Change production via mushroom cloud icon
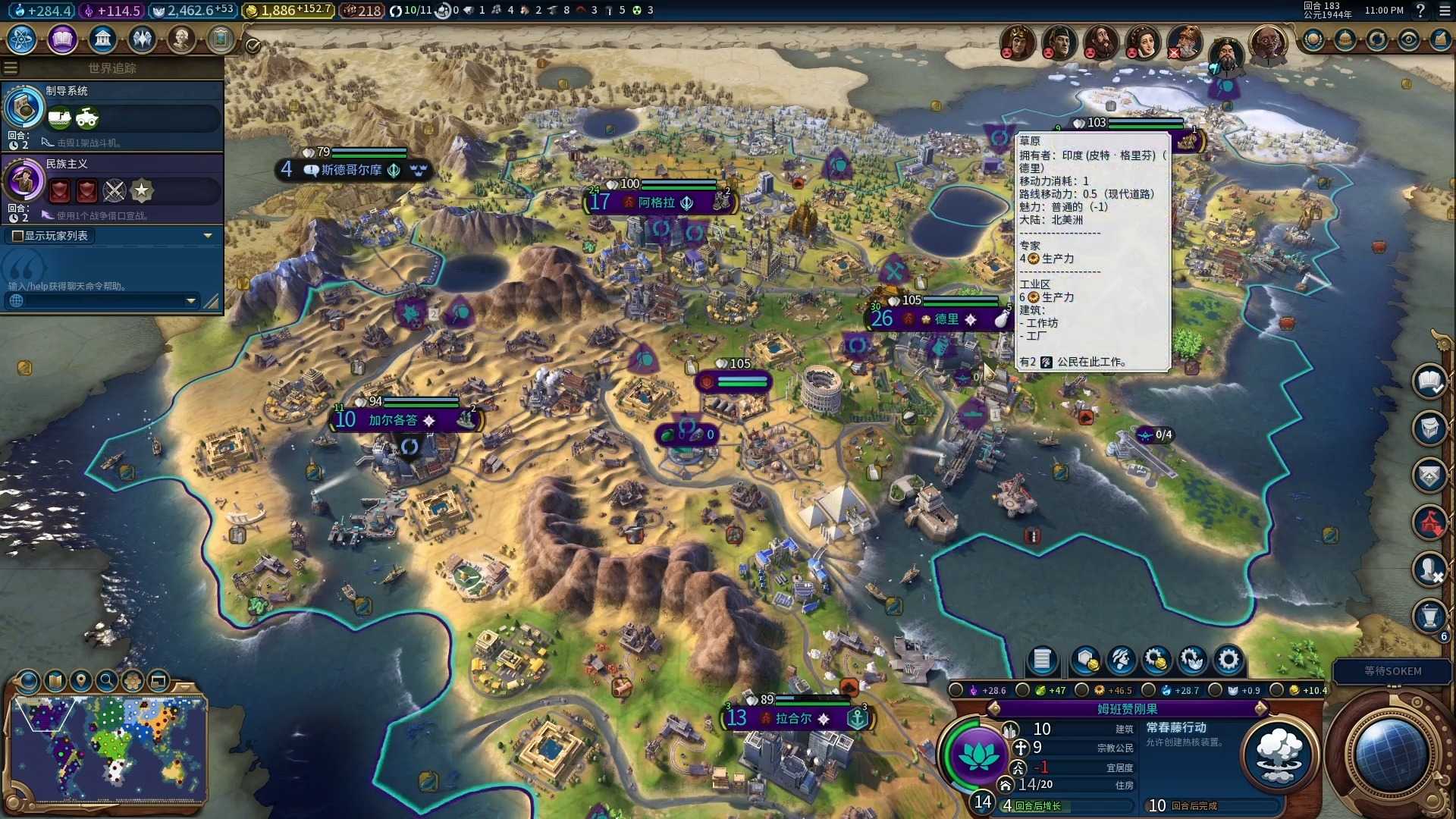The width and height of the screenshot is (1456, 819). point(1279,753)
